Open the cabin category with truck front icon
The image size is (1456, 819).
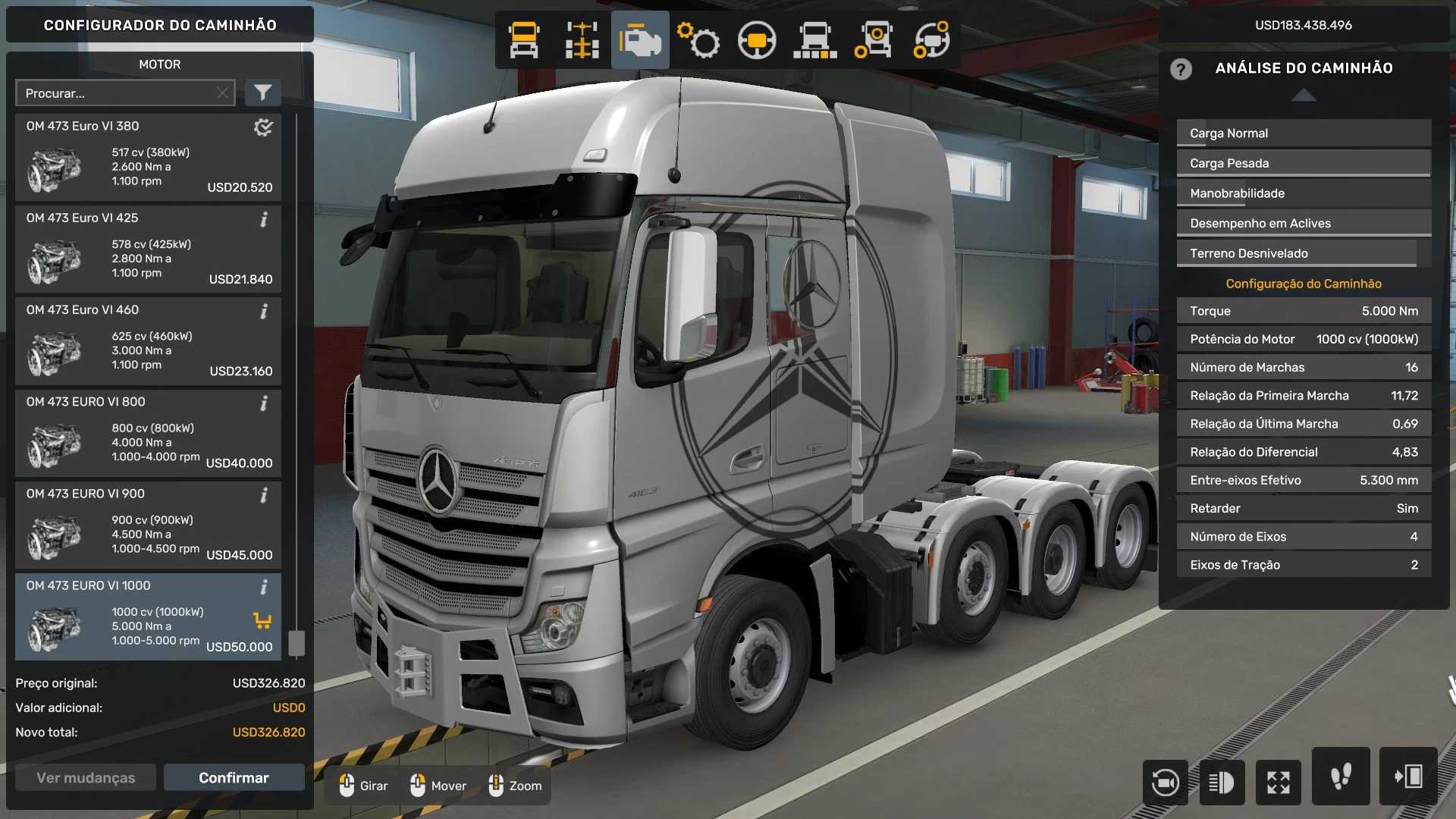524,40
